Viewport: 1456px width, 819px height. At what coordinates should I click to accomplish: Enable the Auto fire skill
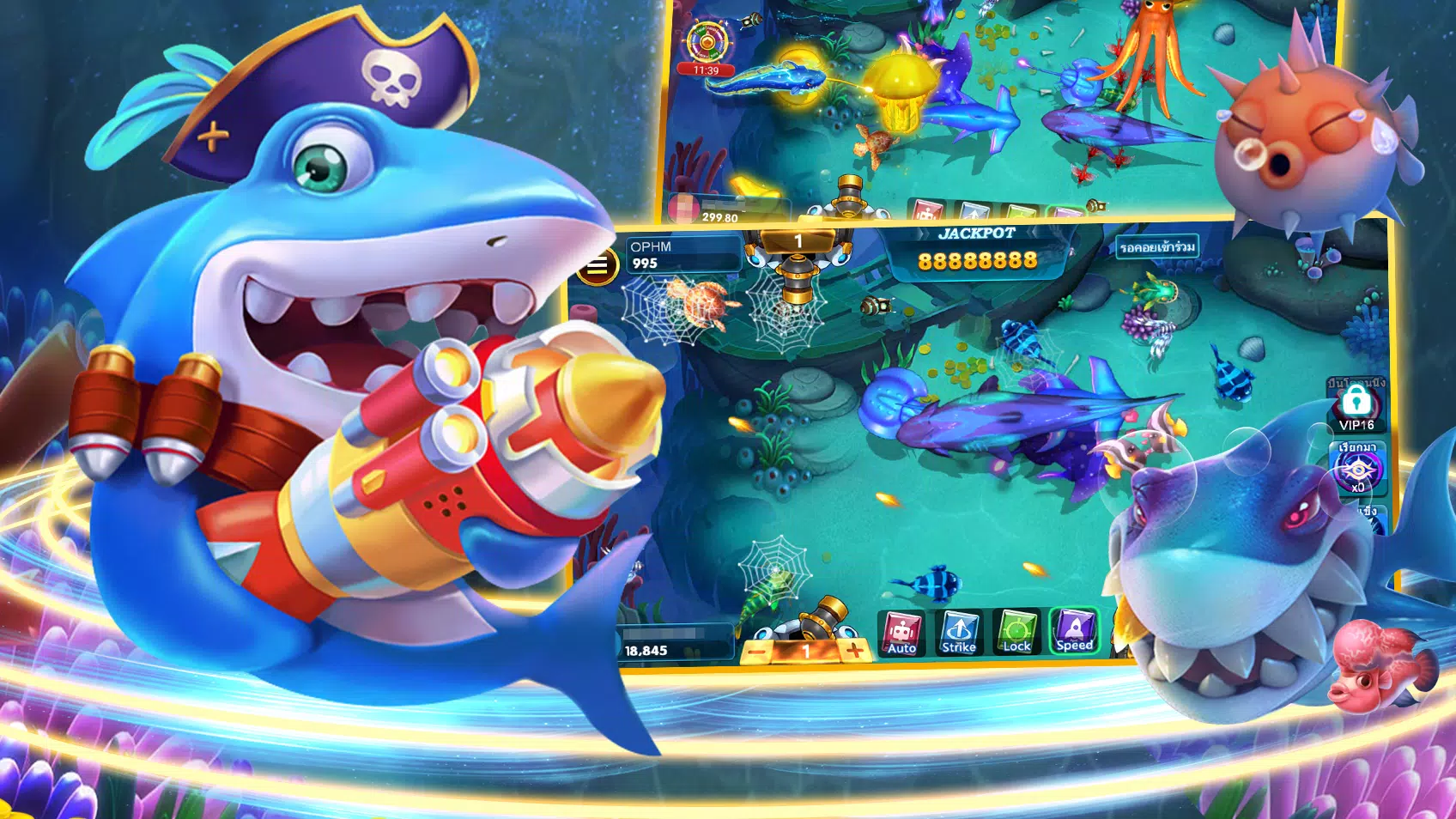pos(901,634)
